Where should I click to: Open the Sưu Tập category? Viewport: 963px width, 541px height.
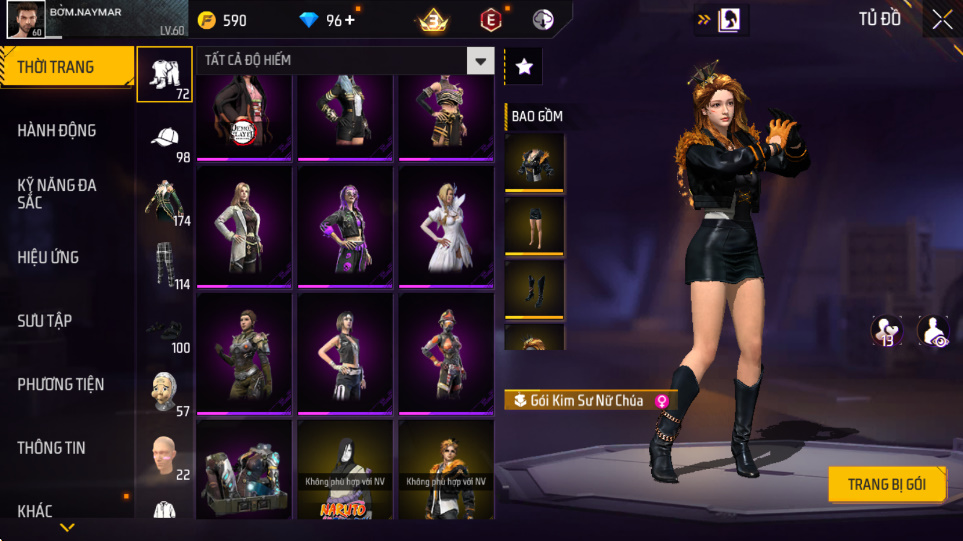(x=45, y=321)
